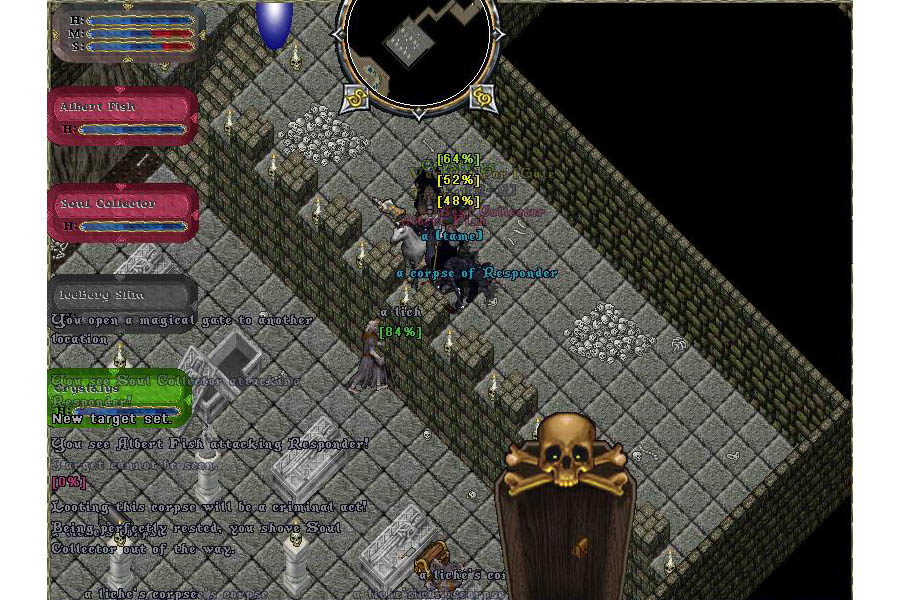This screenshot has height=600, width=900.
Task: Click the green Crystalus health bar panel
Action: 118,397
